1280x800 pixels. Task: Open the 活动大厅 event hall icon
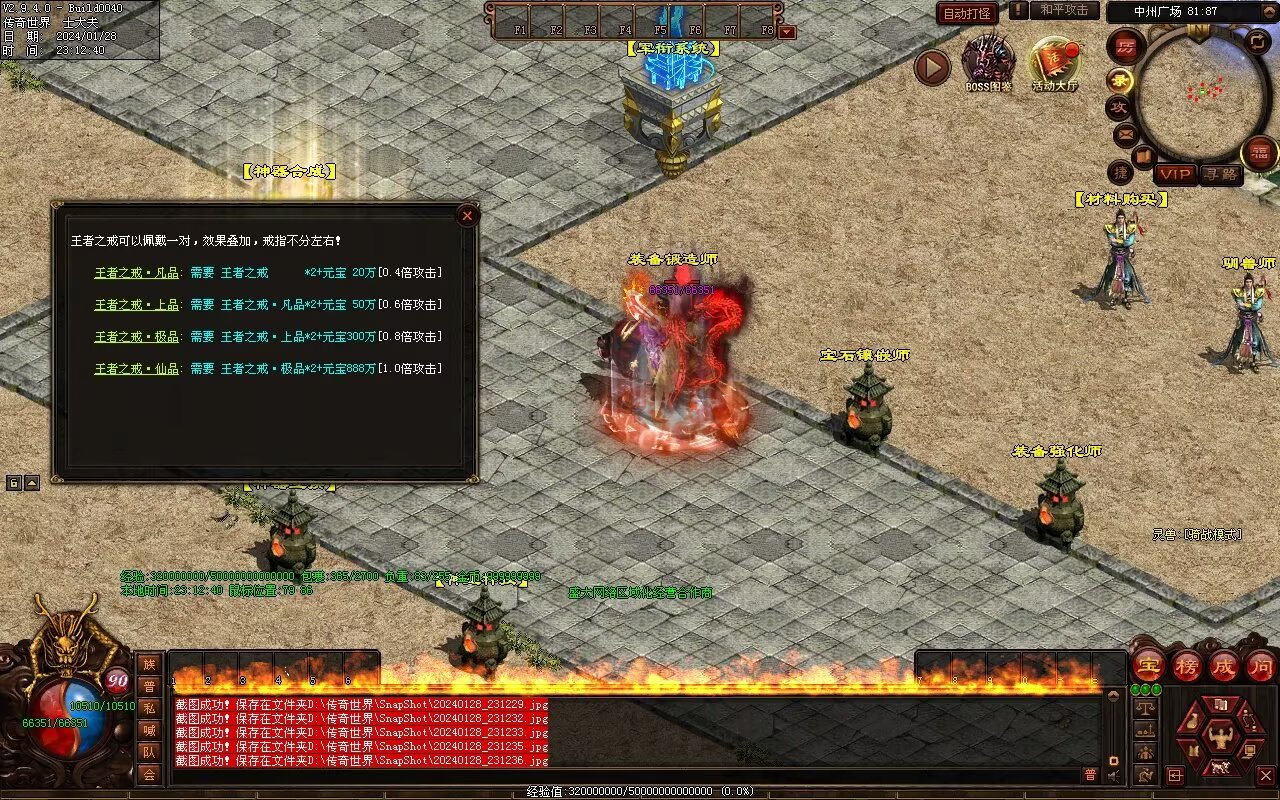coord(1055,63)
